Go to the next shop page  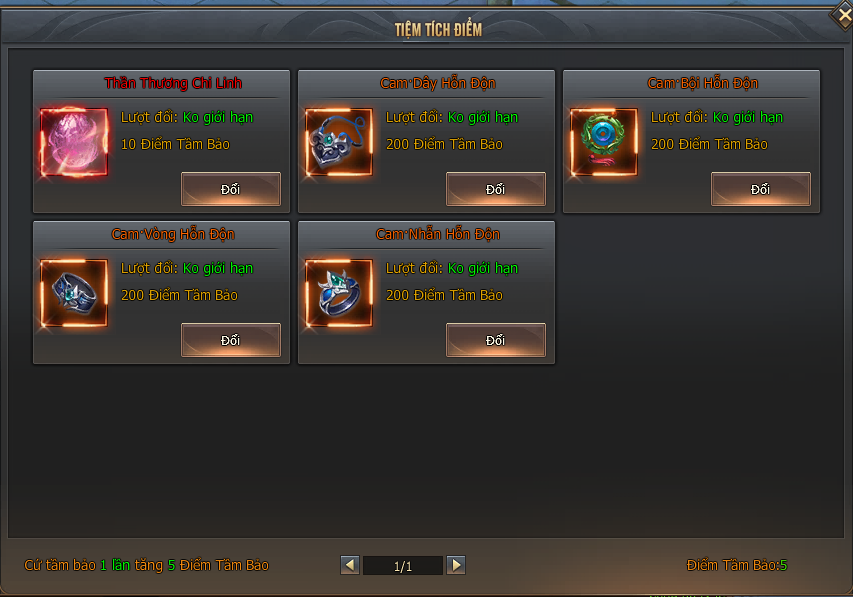[456, 565]
